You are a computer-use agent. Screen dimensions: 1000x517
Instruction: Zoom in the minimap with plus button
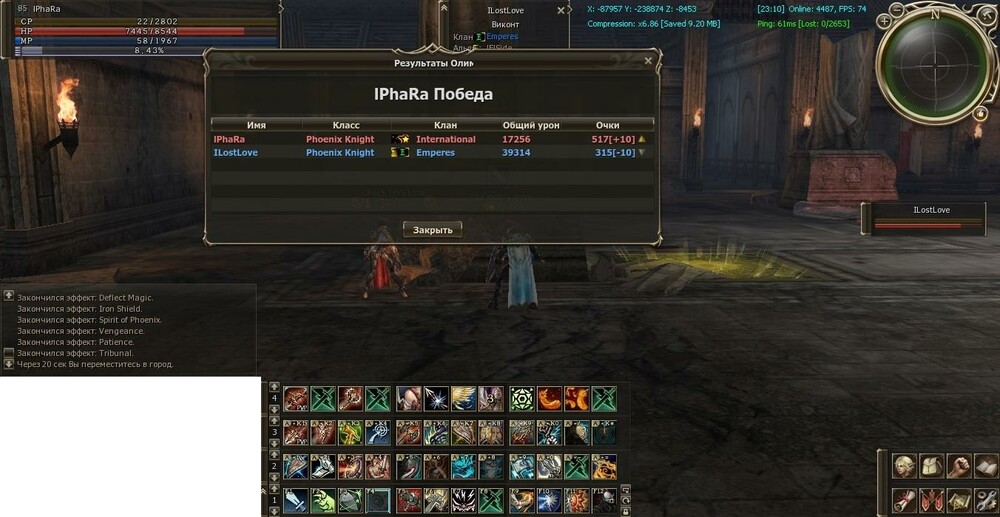point(887,19)
